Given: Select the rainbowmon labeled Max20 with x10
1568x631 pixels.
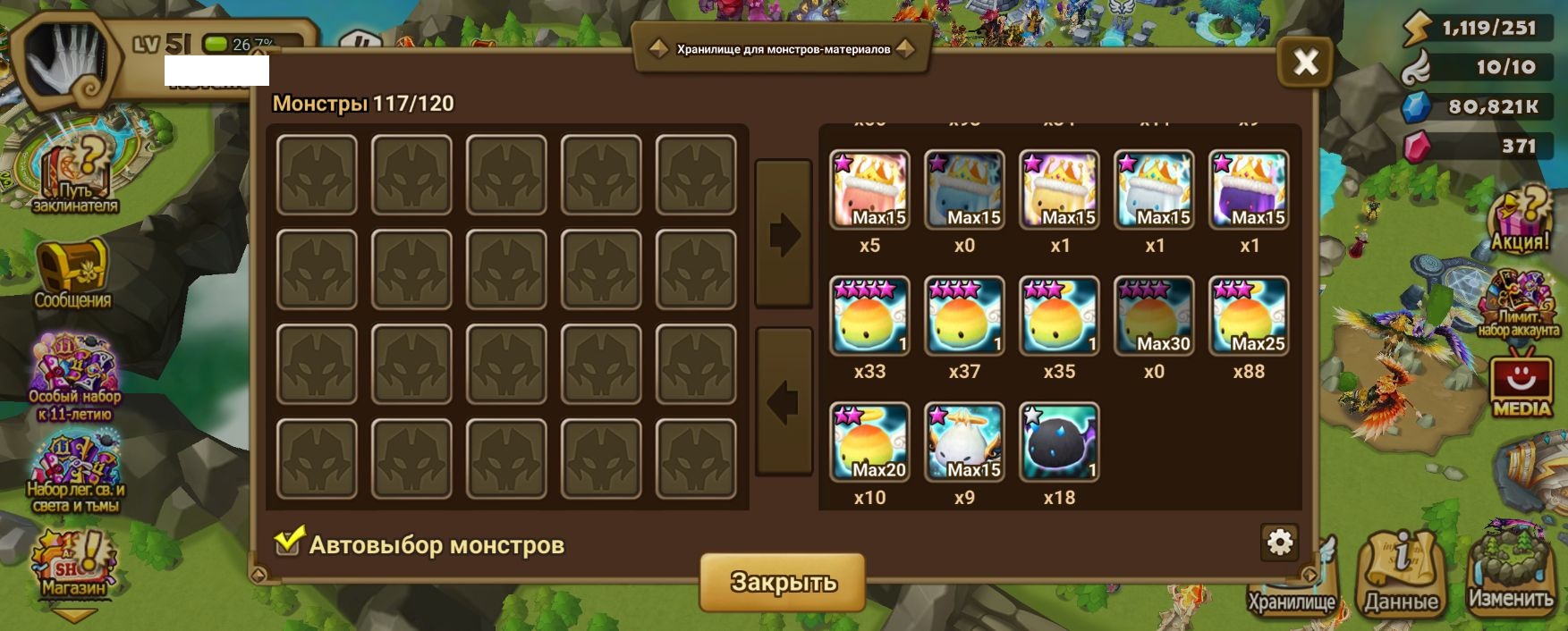Looking at the screenshot, I should (x=869, y=442).
